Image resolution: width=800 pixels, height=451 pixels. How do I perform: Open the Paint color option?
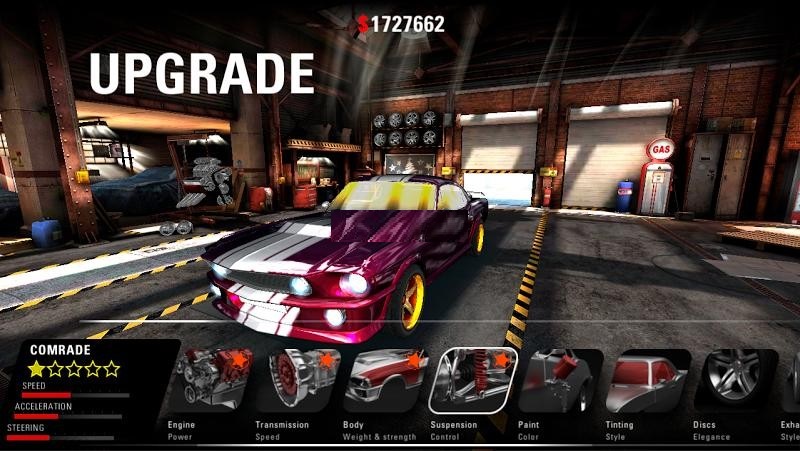(x=559, y=381)
